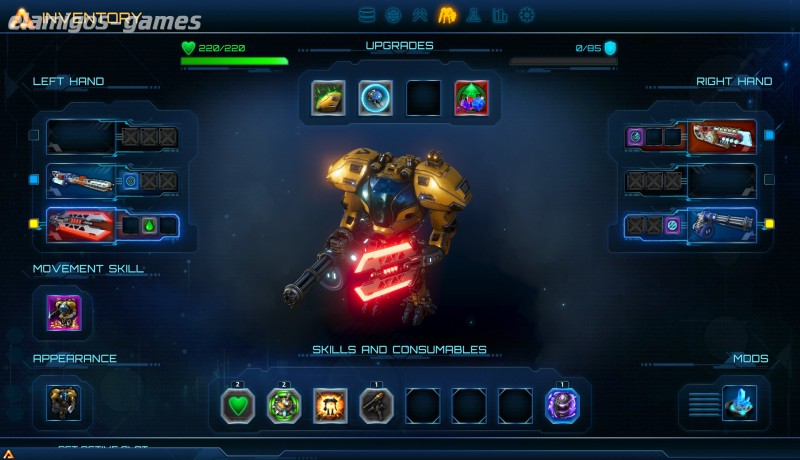This screenshot has width=800, height=460.
Task: Open the crossed tools crafting tab
Action: (x=420, y=15)
